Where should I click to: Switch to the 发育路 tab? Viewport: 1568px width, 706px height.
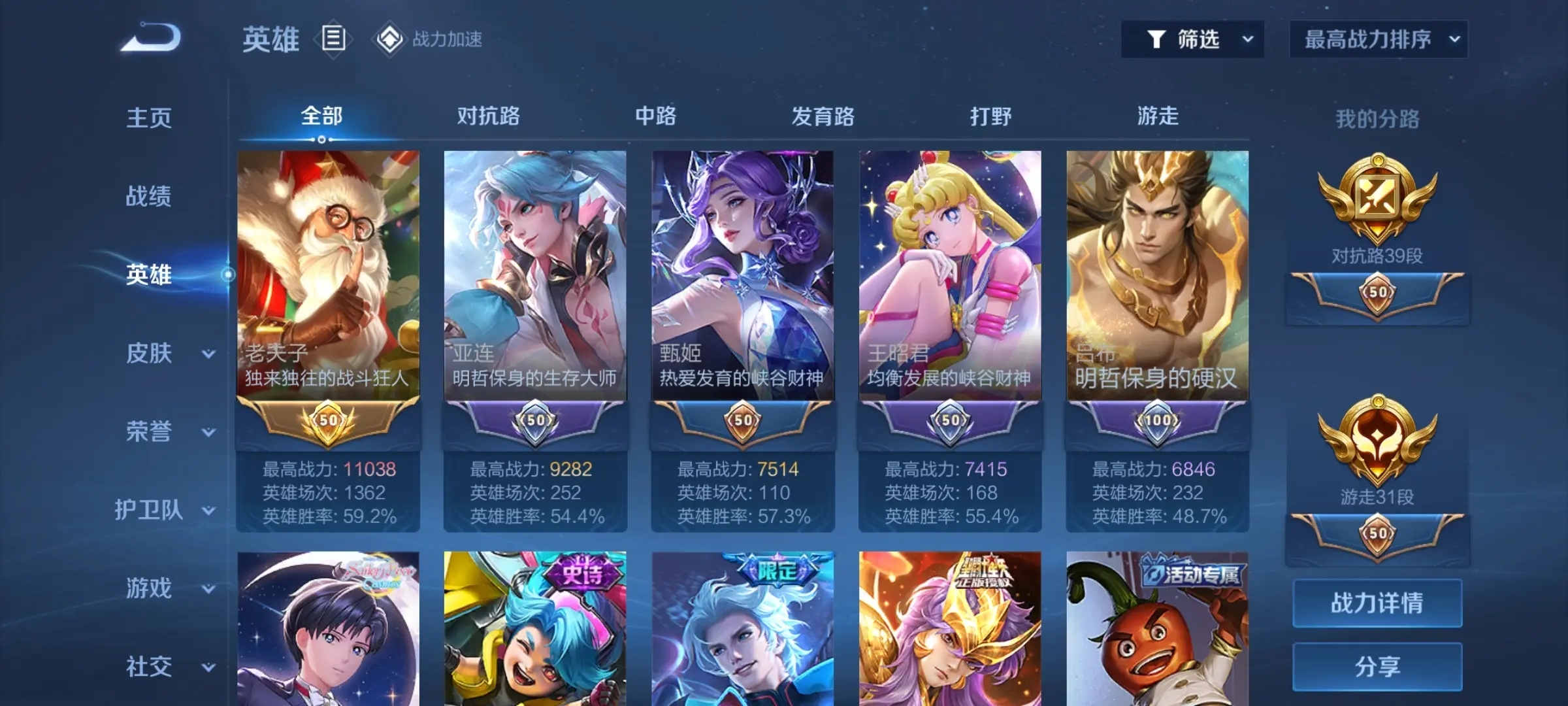[823, 116]
